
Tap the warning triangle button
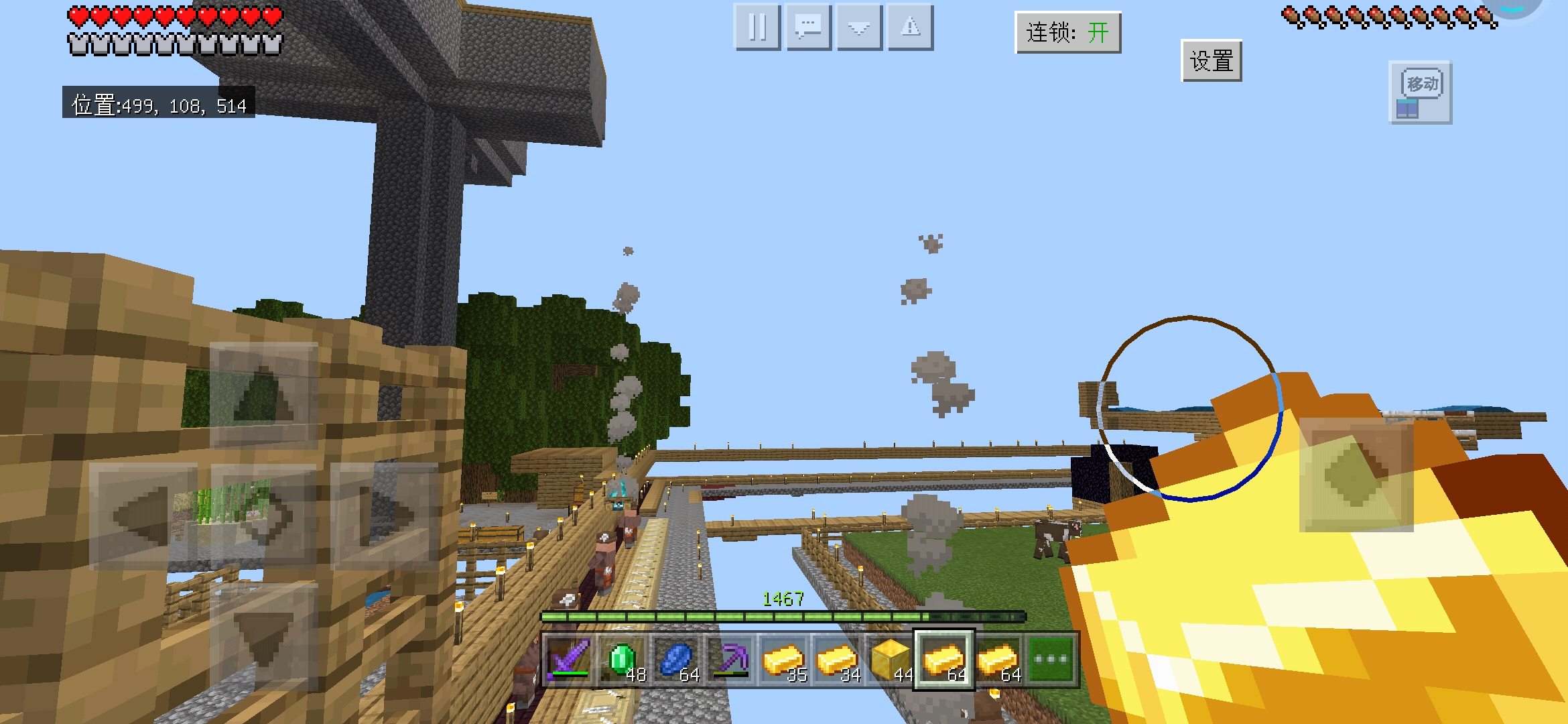[910, 27]
